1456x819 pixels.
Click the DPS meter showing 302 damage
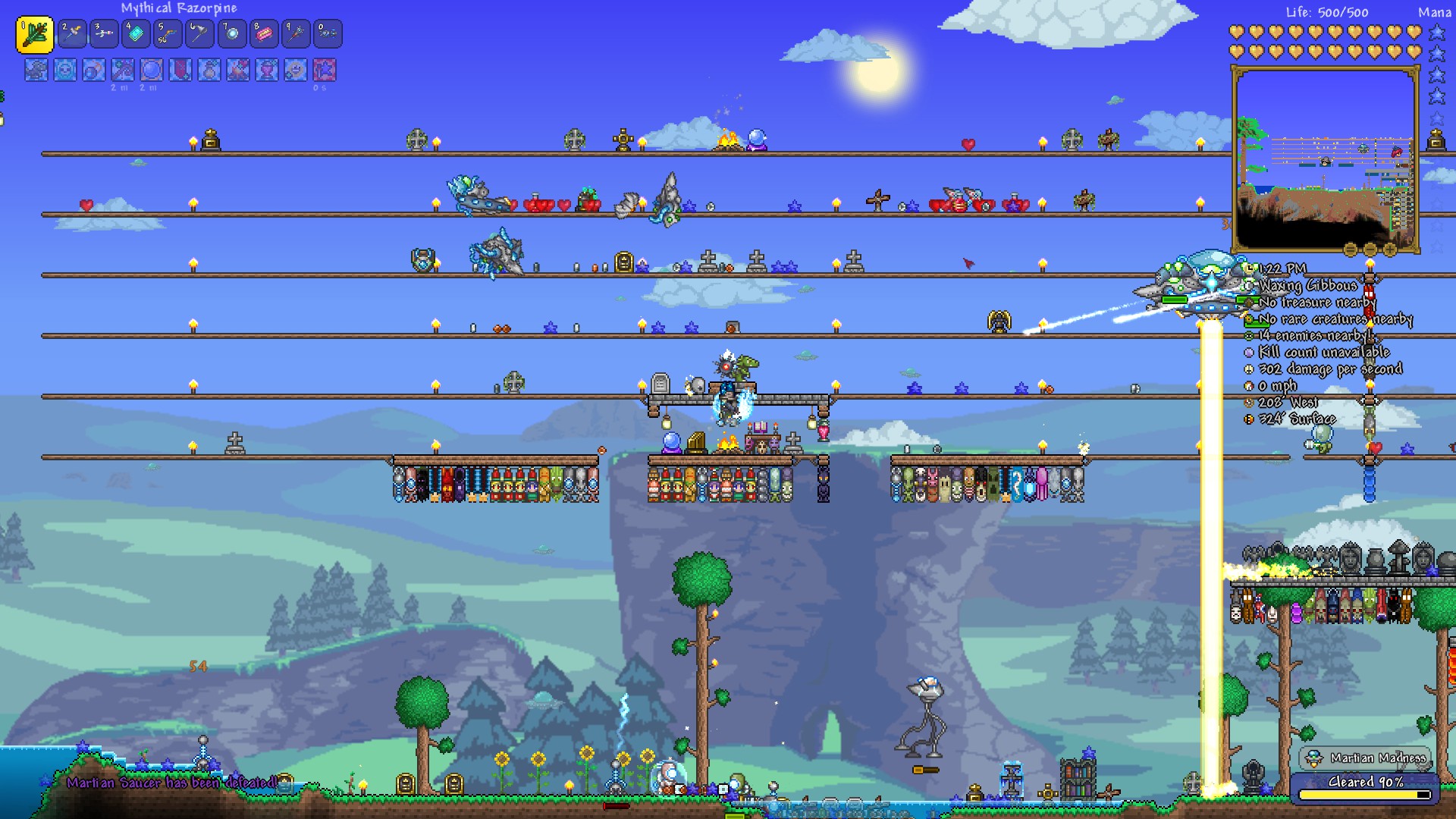click(1251, 369)
